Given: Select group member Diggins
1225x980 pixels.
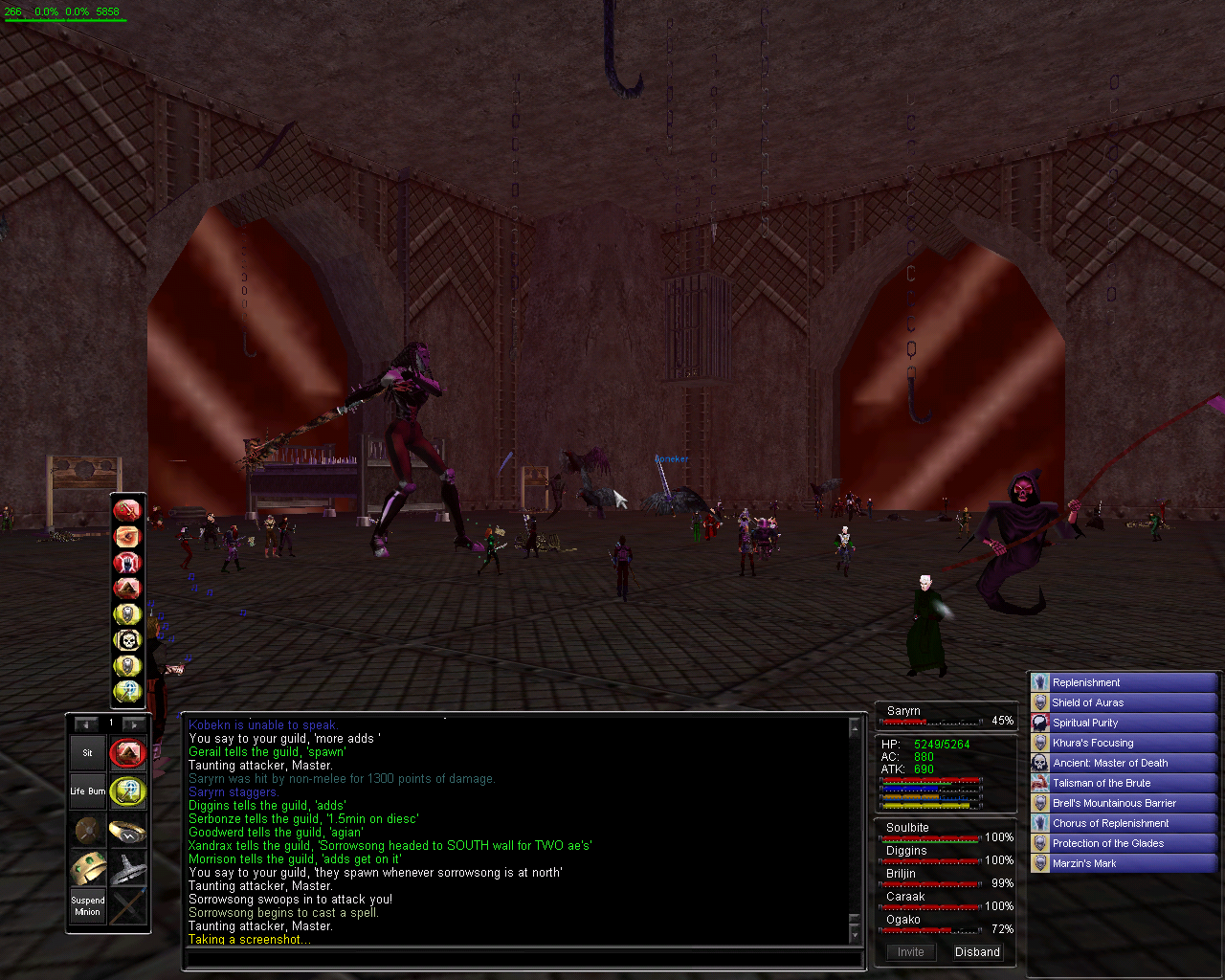Looking at the screenshot, I should click(906, 851).
